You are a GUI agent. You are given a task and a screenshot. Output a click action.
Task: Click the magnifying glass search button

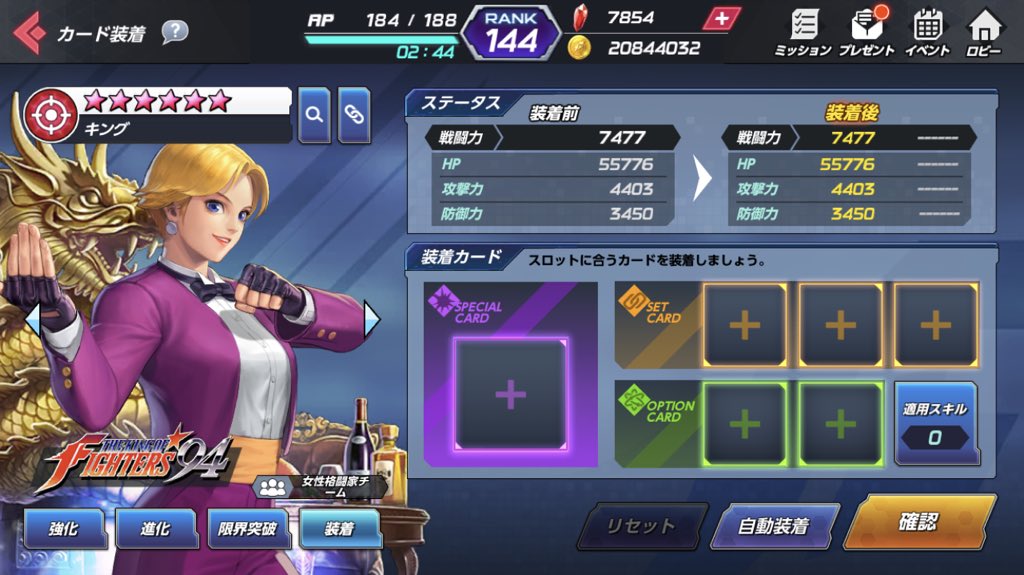(x=314, y=115)
